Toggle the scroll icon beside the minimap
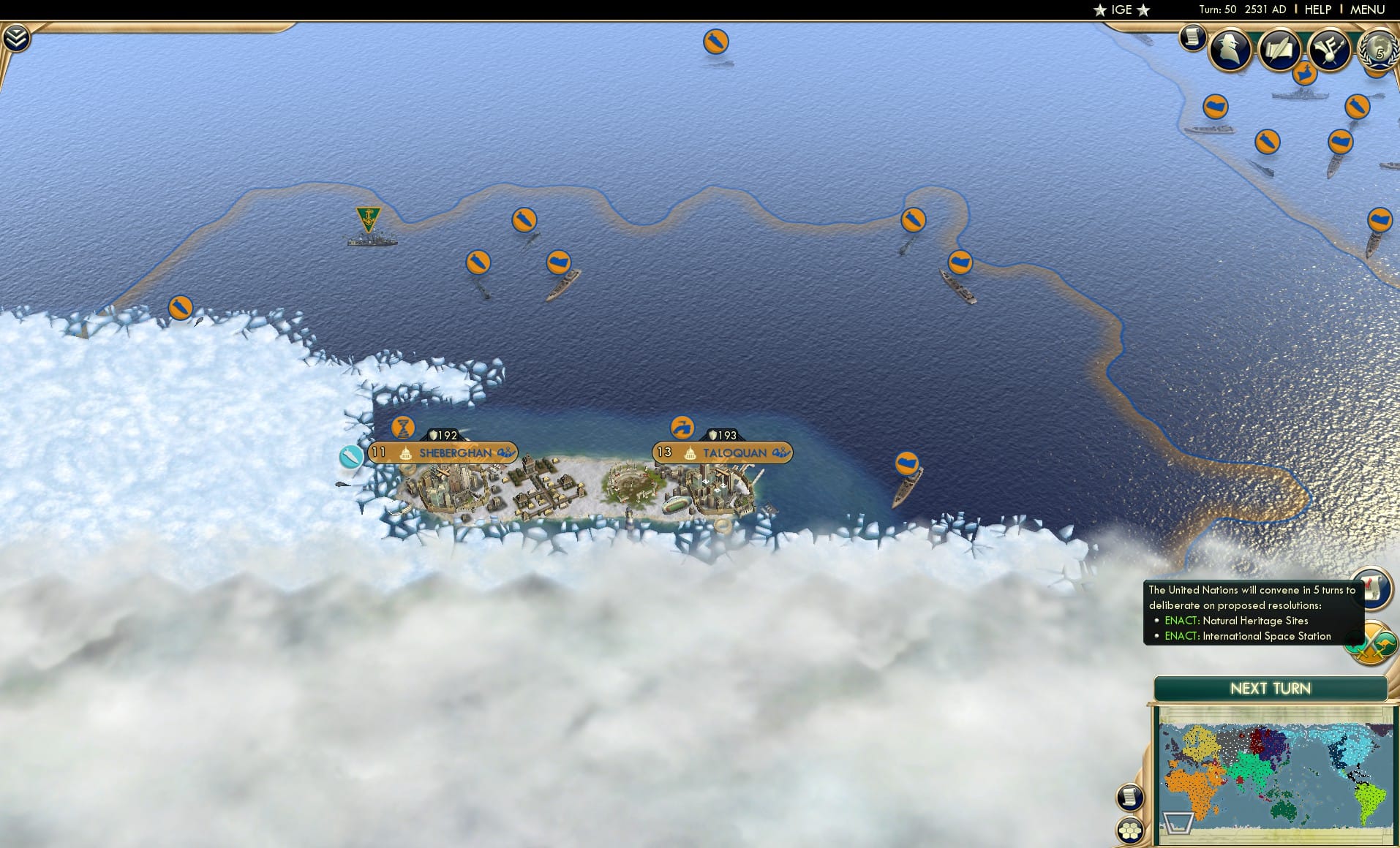1400x848 pixels. tap(1131, 798)
